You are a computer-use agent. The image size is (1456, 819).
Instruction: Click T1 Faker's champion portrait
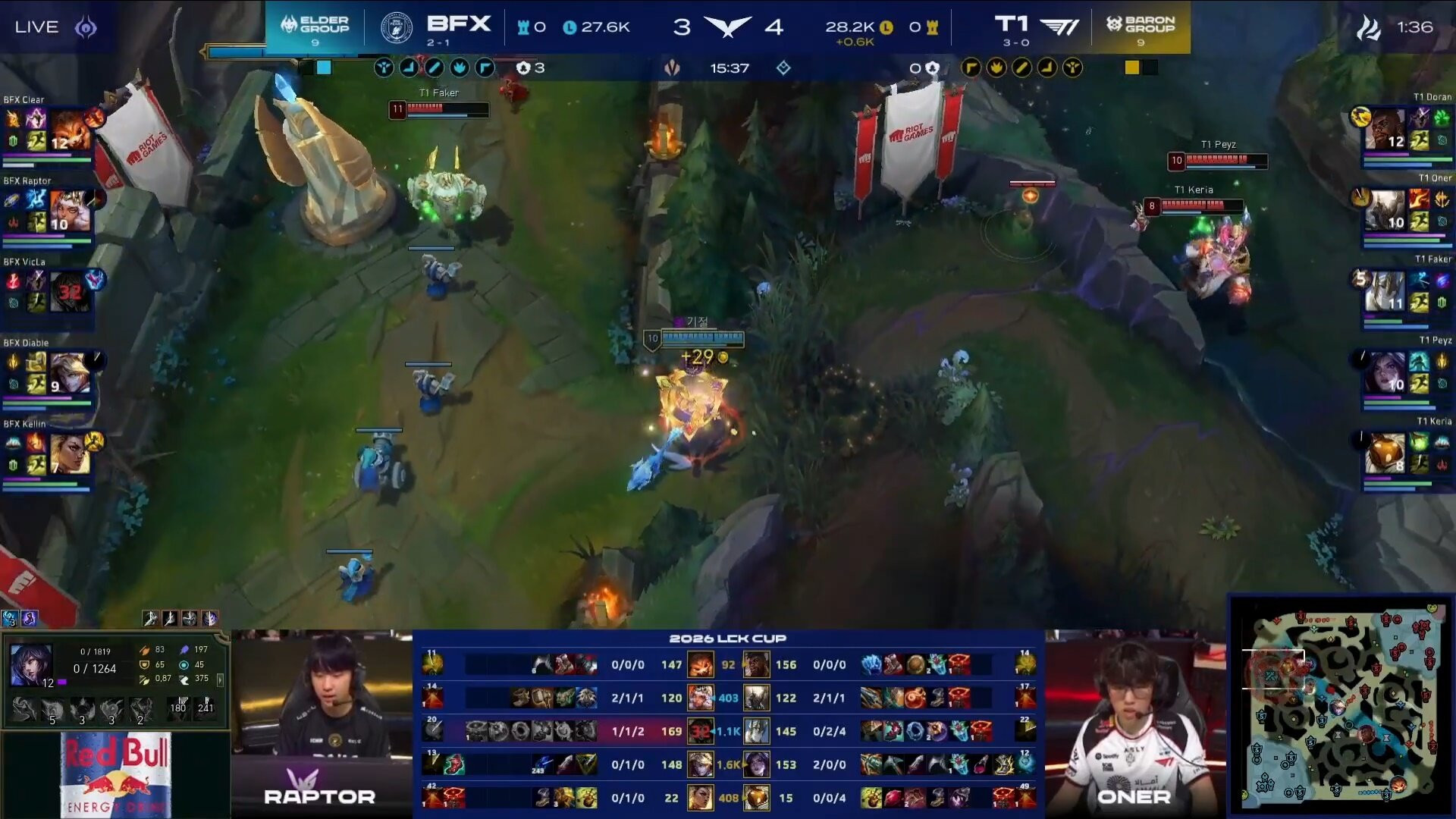[1385, 292]
